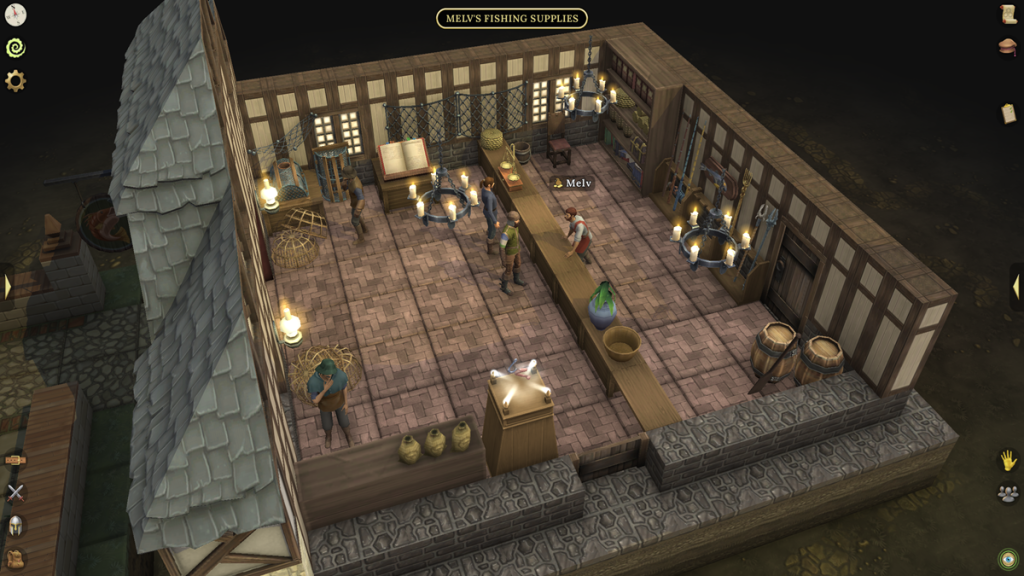Click the Melv's Fishing Supplies location banner

click(x=511, y=18)
